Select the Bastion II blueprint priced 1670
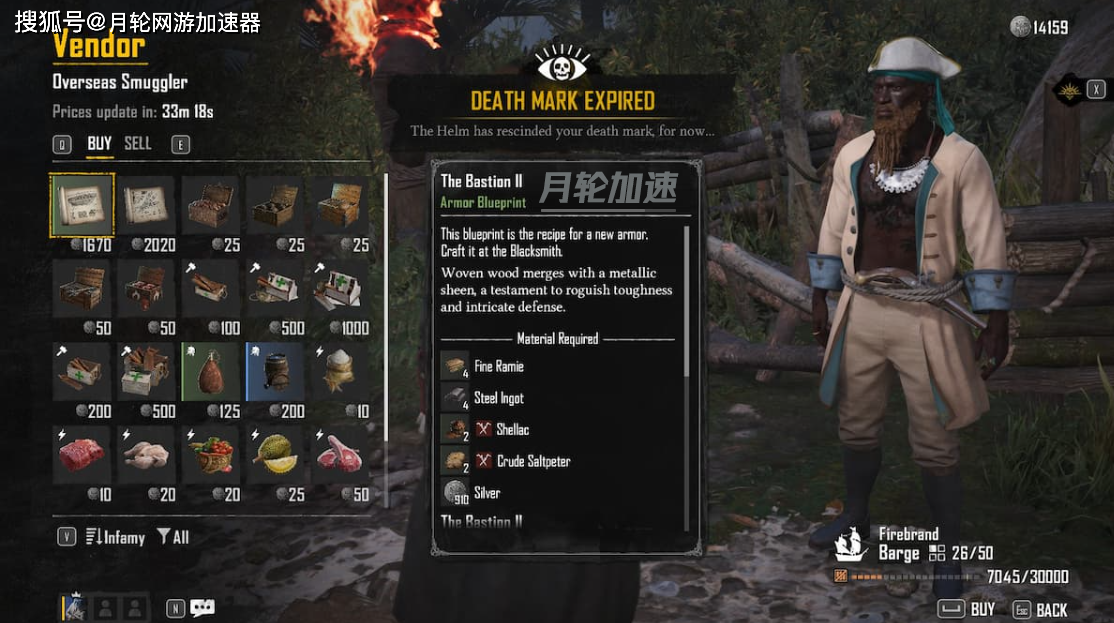 pos(82,206)
